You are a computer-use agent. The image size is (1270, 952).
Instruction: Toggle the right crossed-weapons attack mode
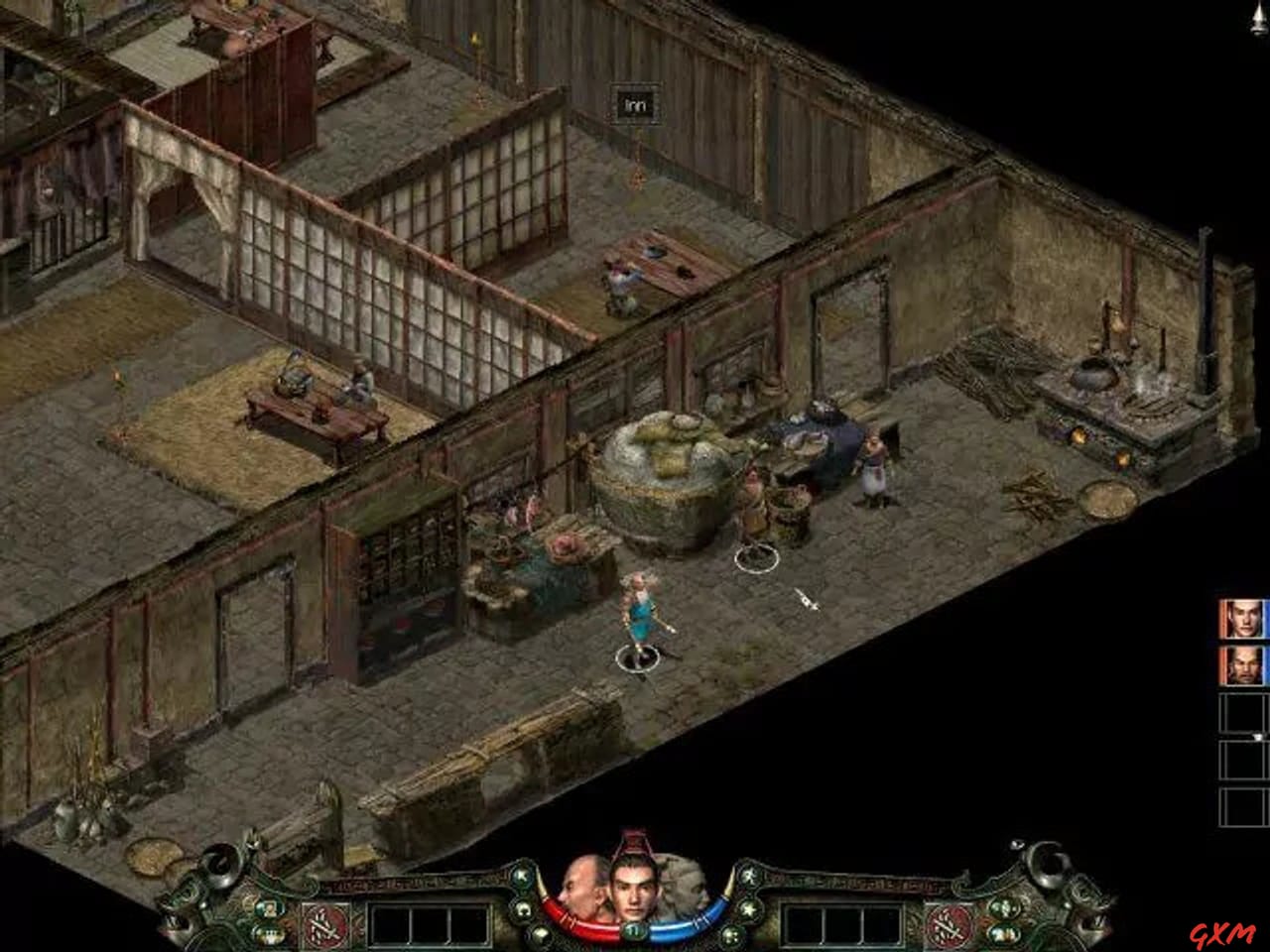[948, 925]
